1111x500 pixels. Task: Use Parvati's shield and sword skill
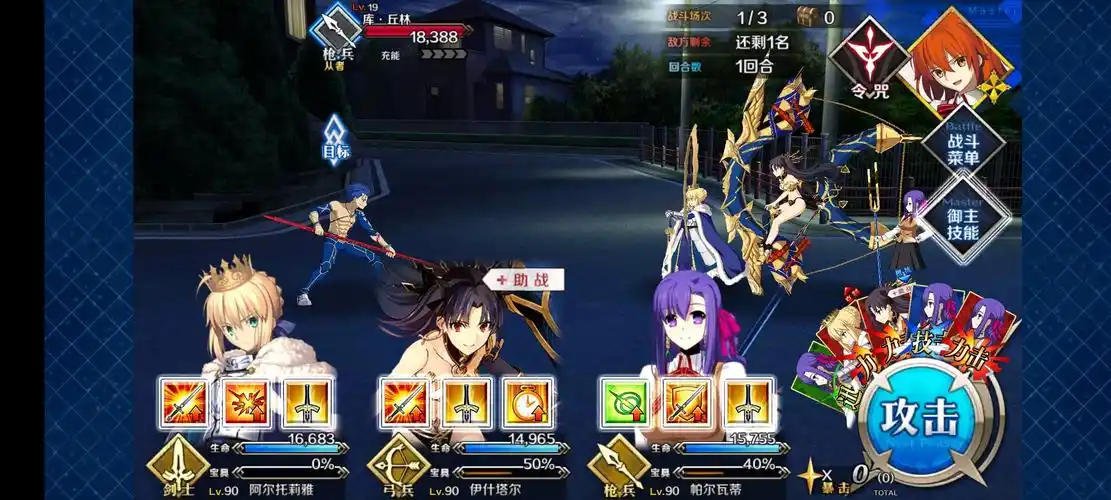coord(687,403)
